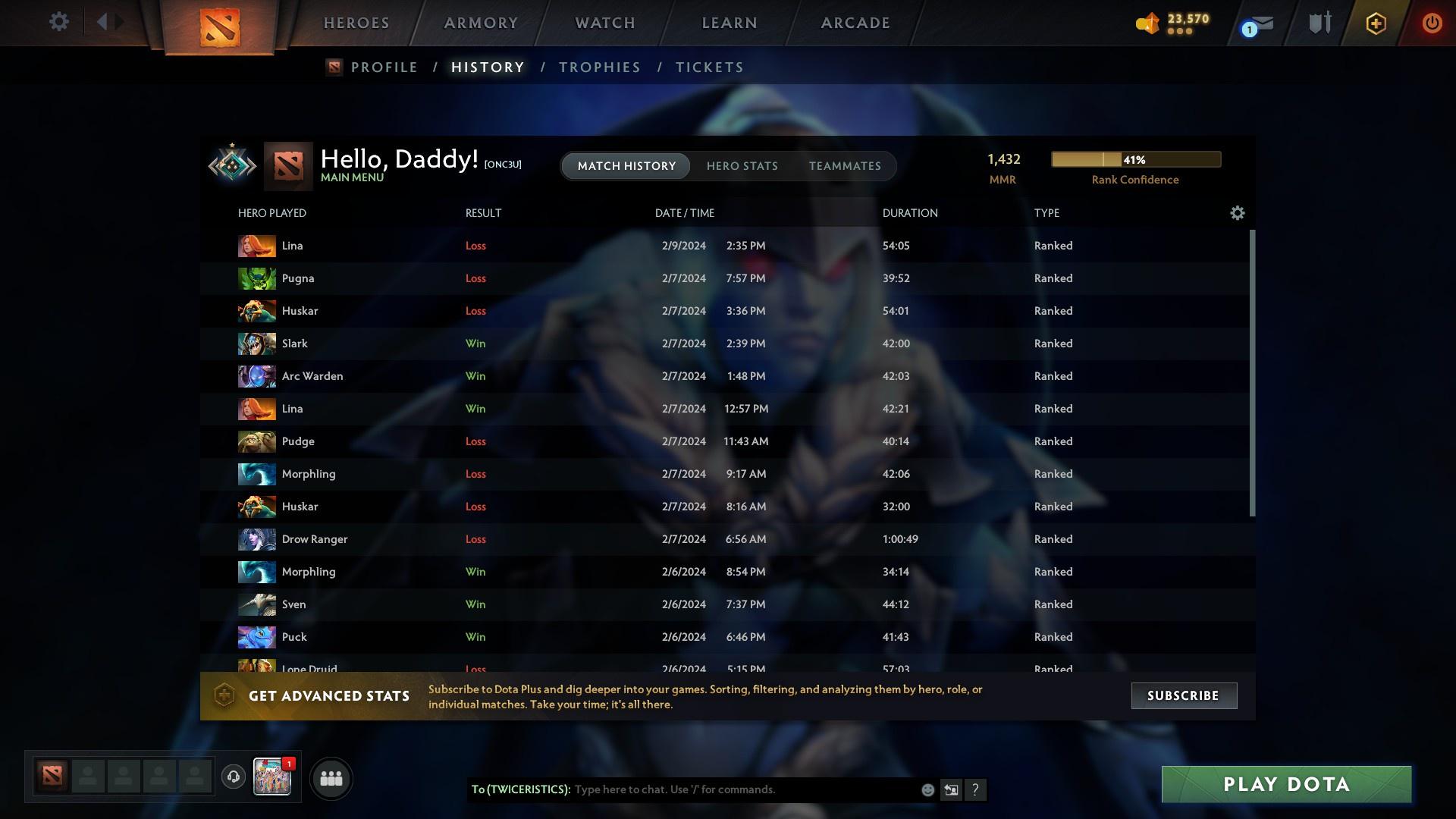Viewport: 1456px width, 819px height.
Task: Switch to the TEAMMATES tab
Action: pos(846,166)
